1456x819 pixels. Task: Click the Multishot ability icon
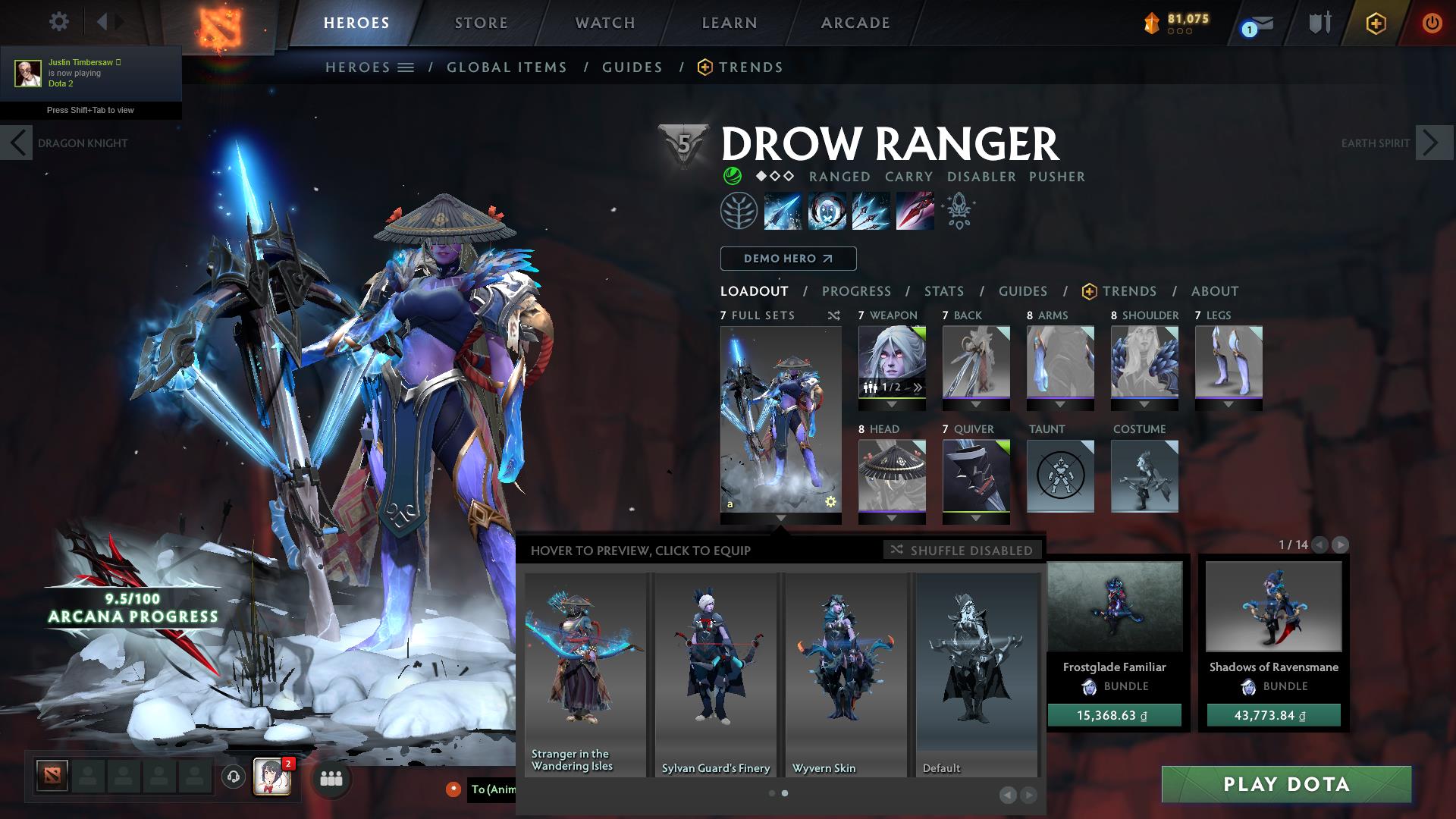(869, 210)
